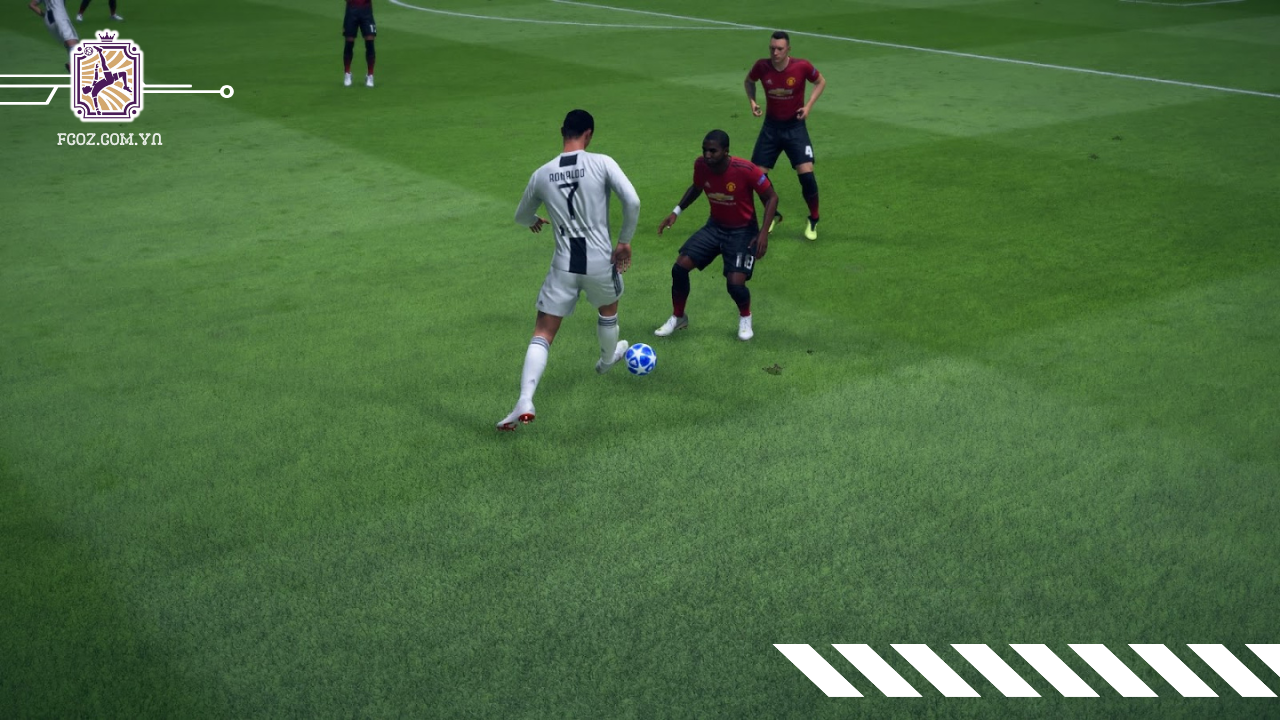Click the FGOZ crest logo watermark
Viewport: 1280px width, 720px height.
coord(107,79)
